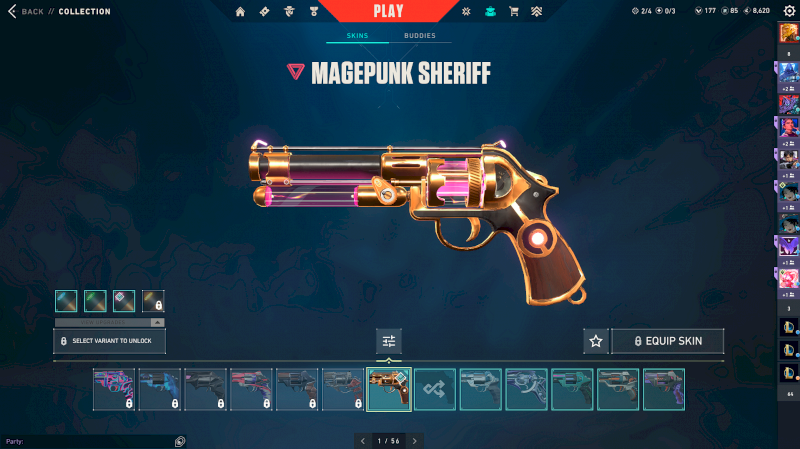The height and width of the screenshot is (449, 800).
Task: Favorite this skin with the star button
Action: [596, 341]
